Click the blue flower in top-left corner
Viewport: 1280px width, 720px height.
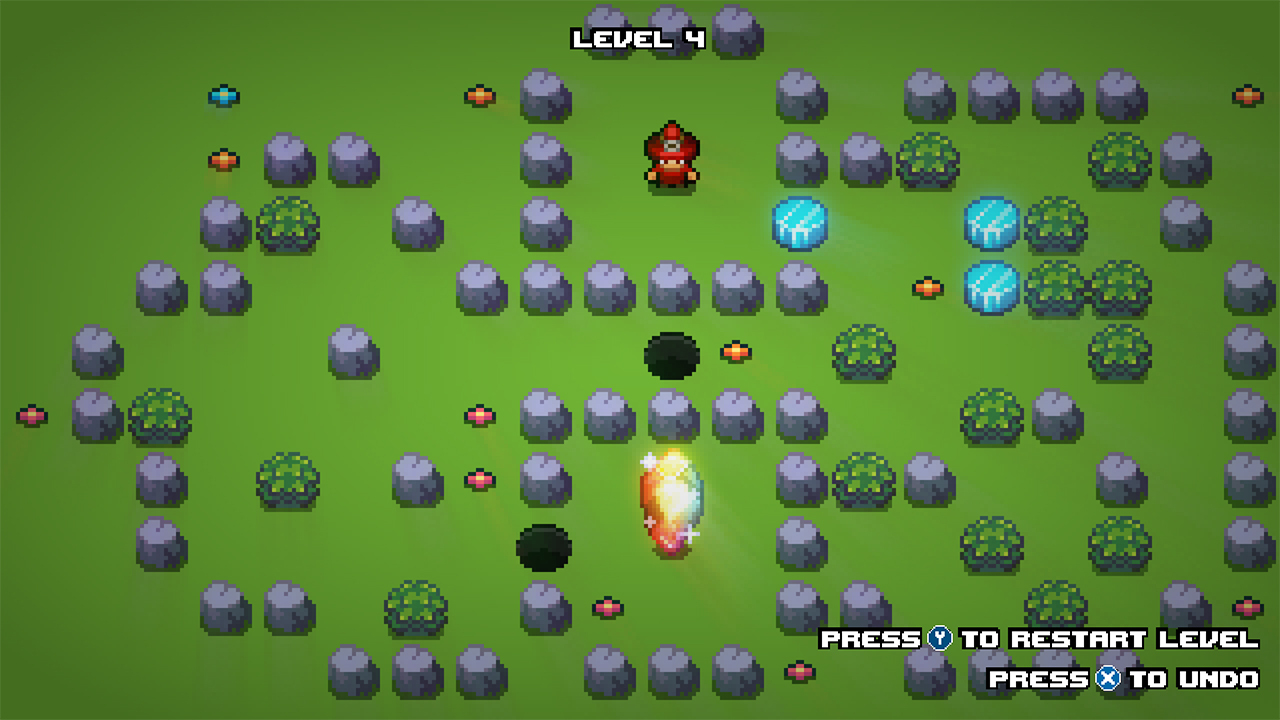tap(225, 93)
